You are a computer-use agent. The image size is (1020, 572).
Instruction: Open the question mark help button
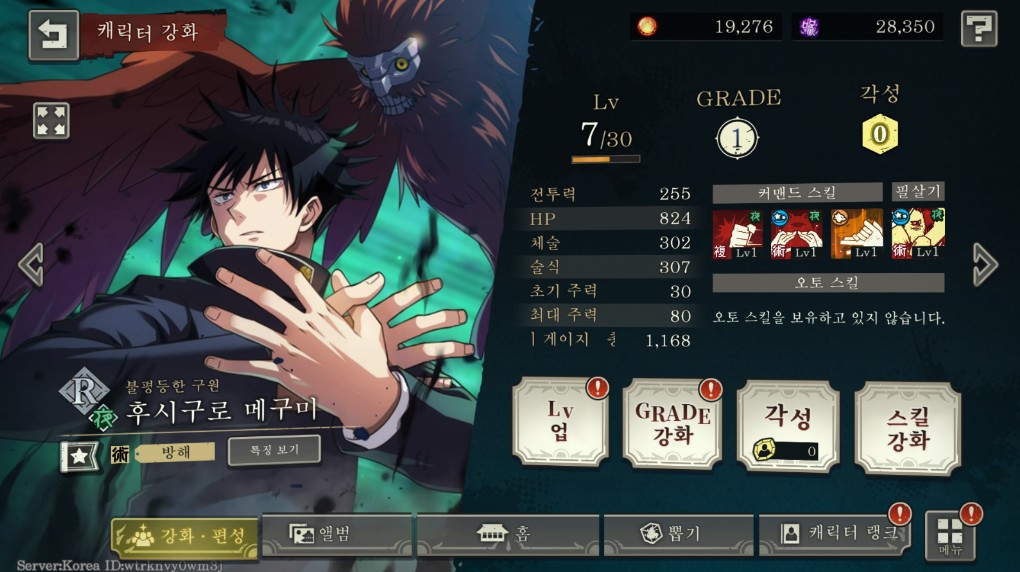pos(978,29)
